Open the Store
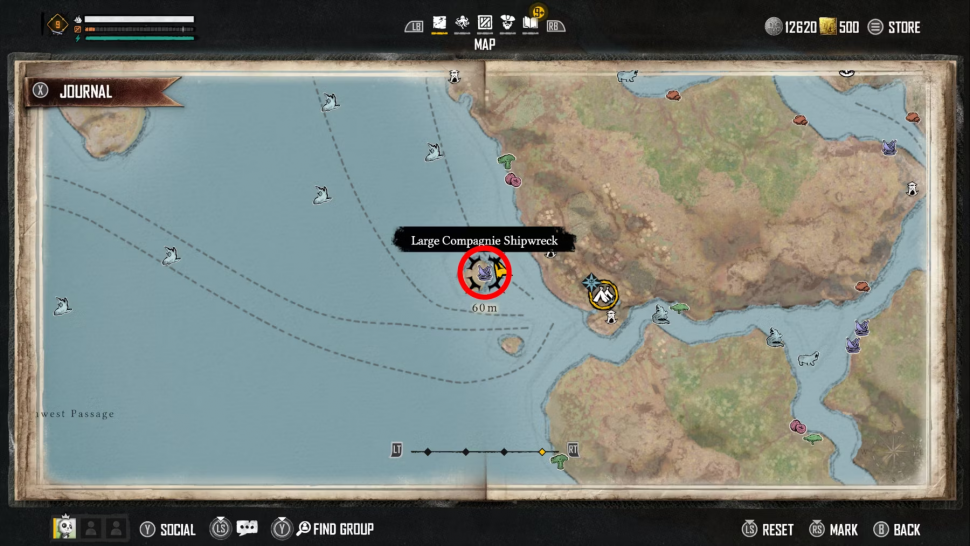This screenshot has width=970, height=546. point(894,27)
